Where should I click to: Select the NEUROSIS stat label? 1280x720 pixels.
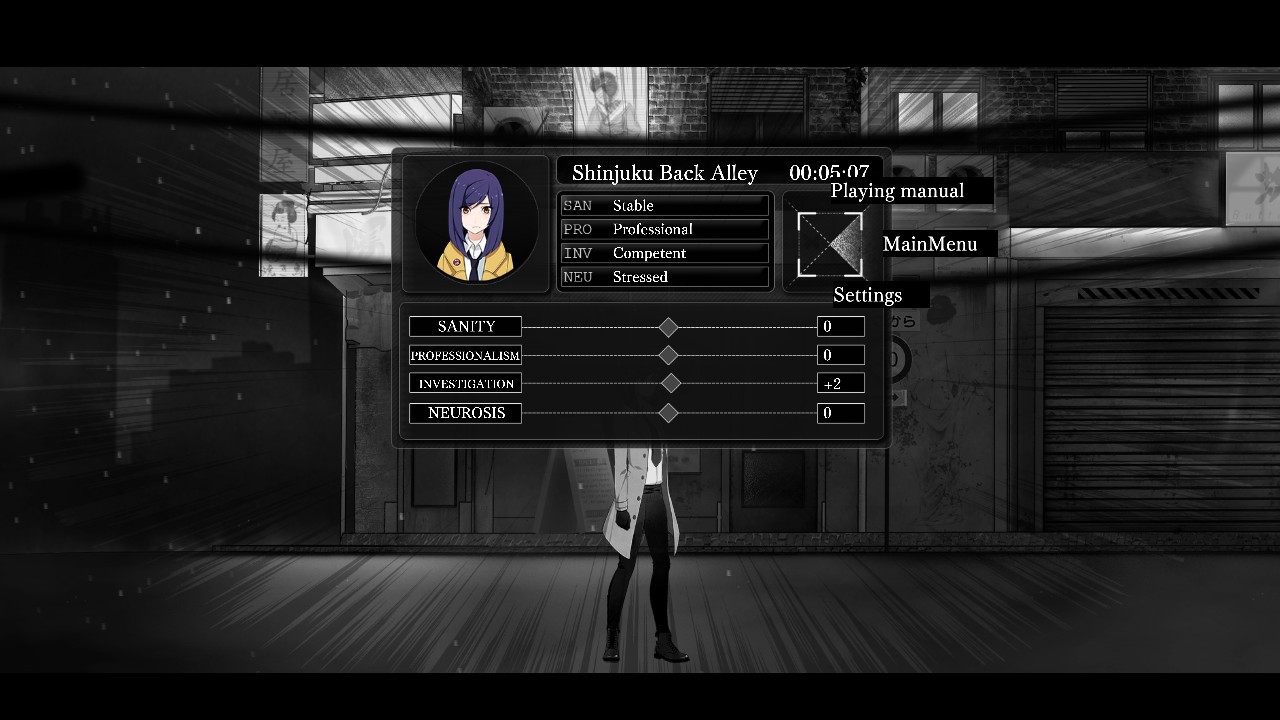click(466, 413)
